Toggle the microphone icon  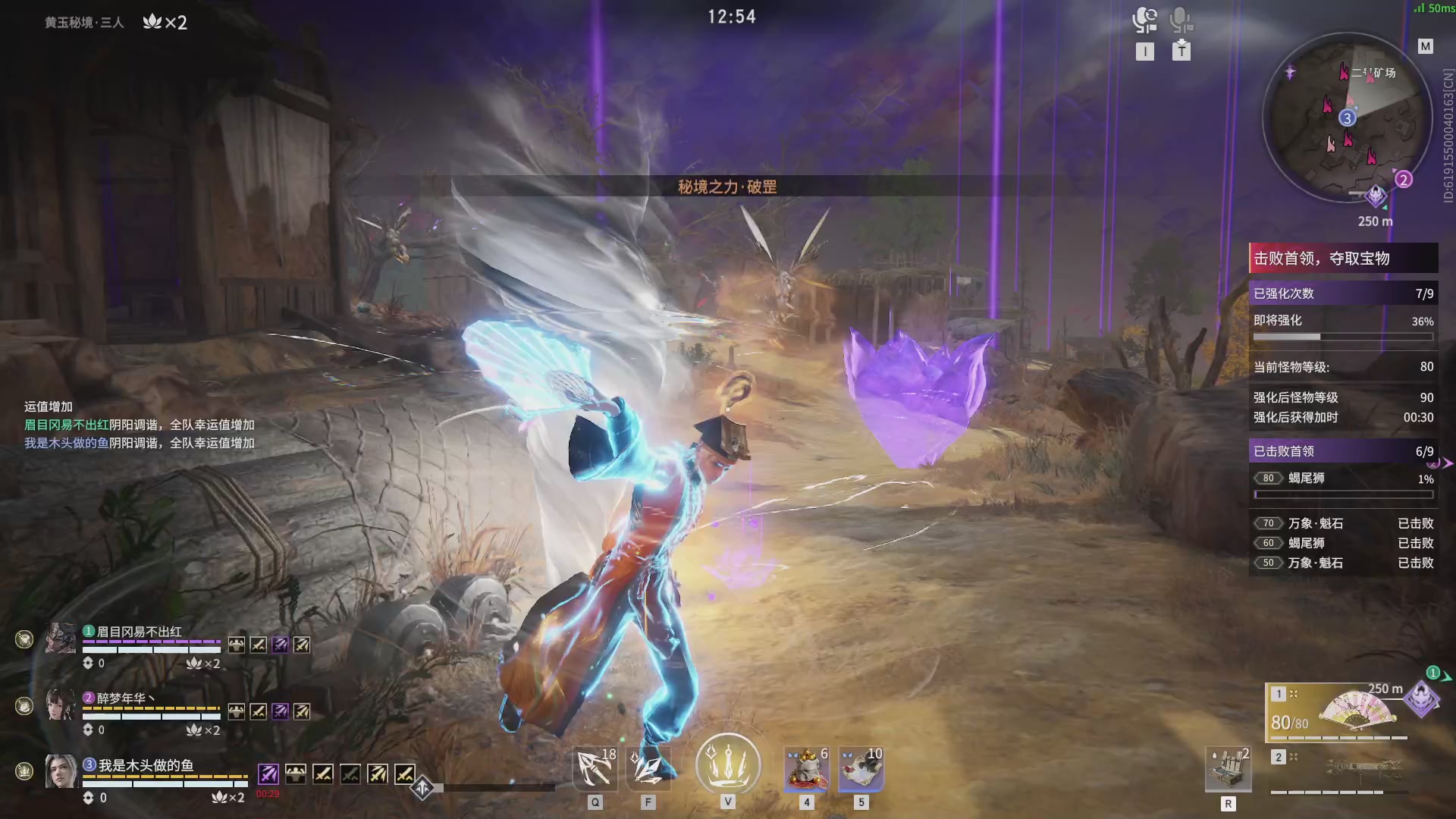pyautogui.click(x=1180, y=20)
